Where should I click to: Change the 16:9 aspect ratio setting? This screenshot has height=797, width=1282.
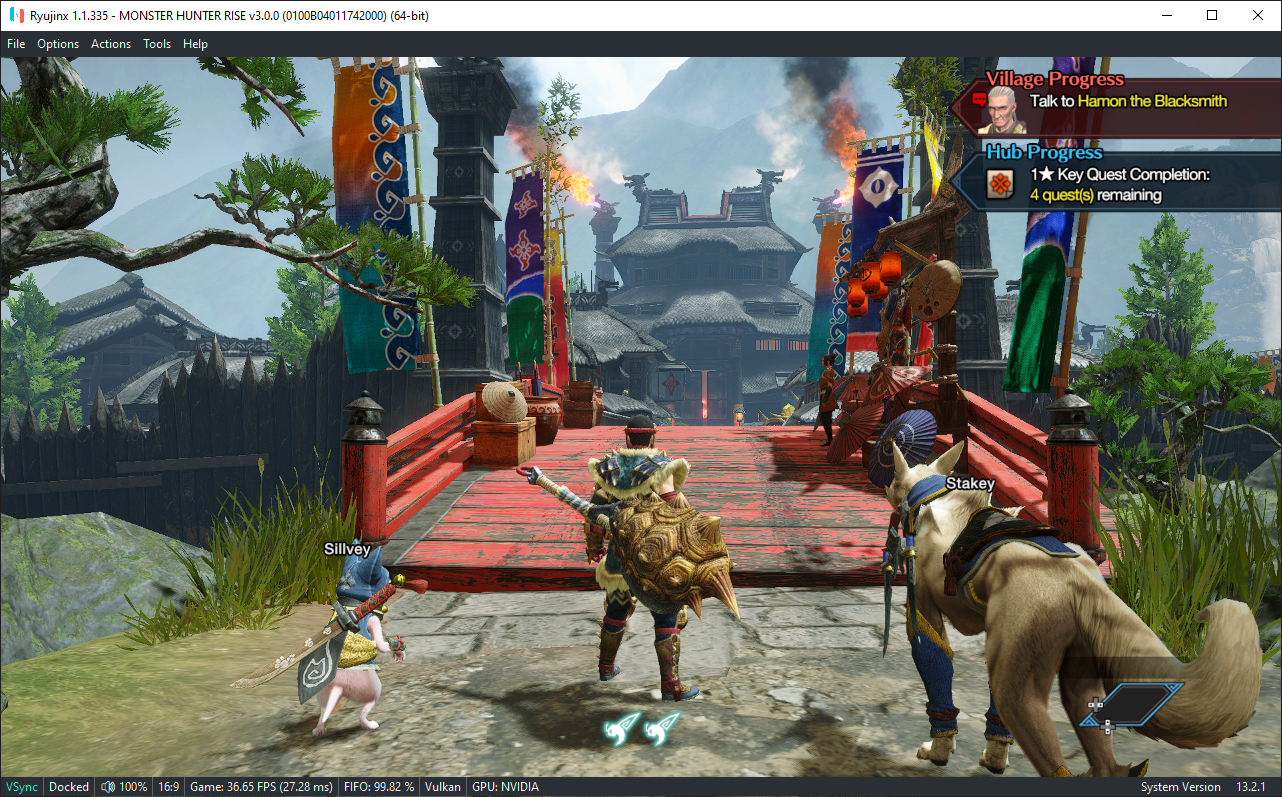coord(169,787)
